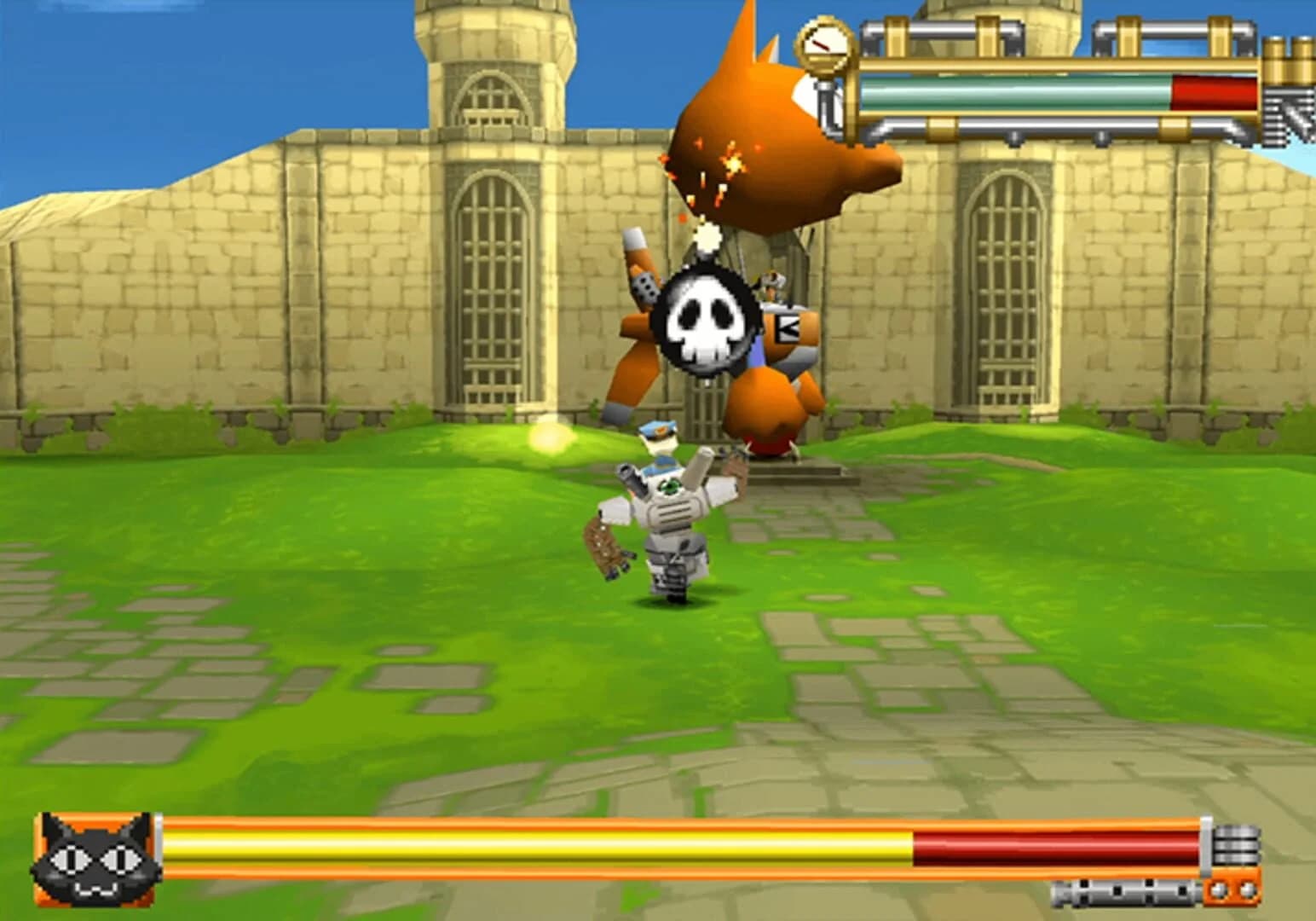This screenshot has height=921, width=1316.
Task: Select the skull emblem on the bomb
Action: click(708, 321)
